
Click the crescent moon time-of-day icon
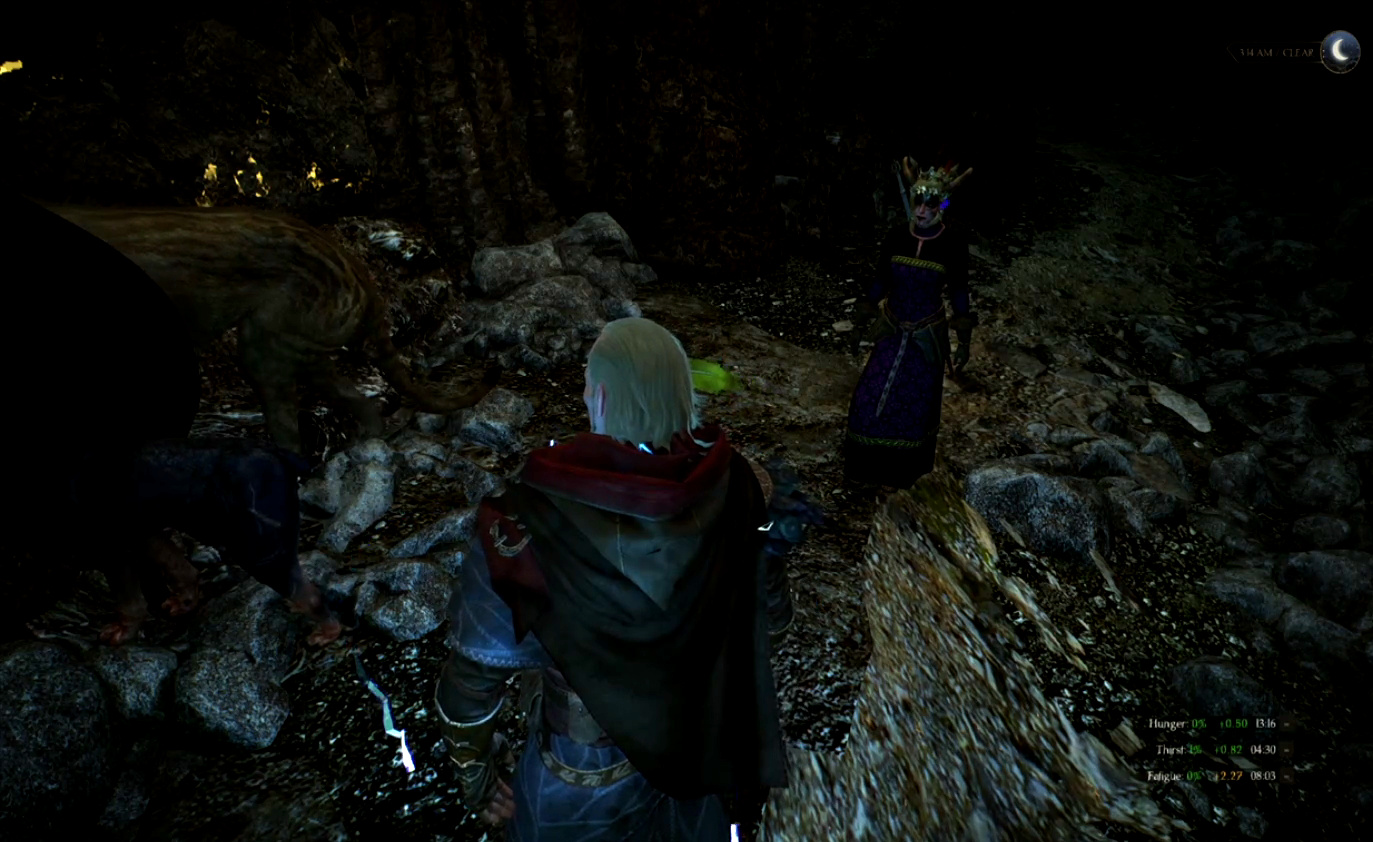(x=1340, y=51)
